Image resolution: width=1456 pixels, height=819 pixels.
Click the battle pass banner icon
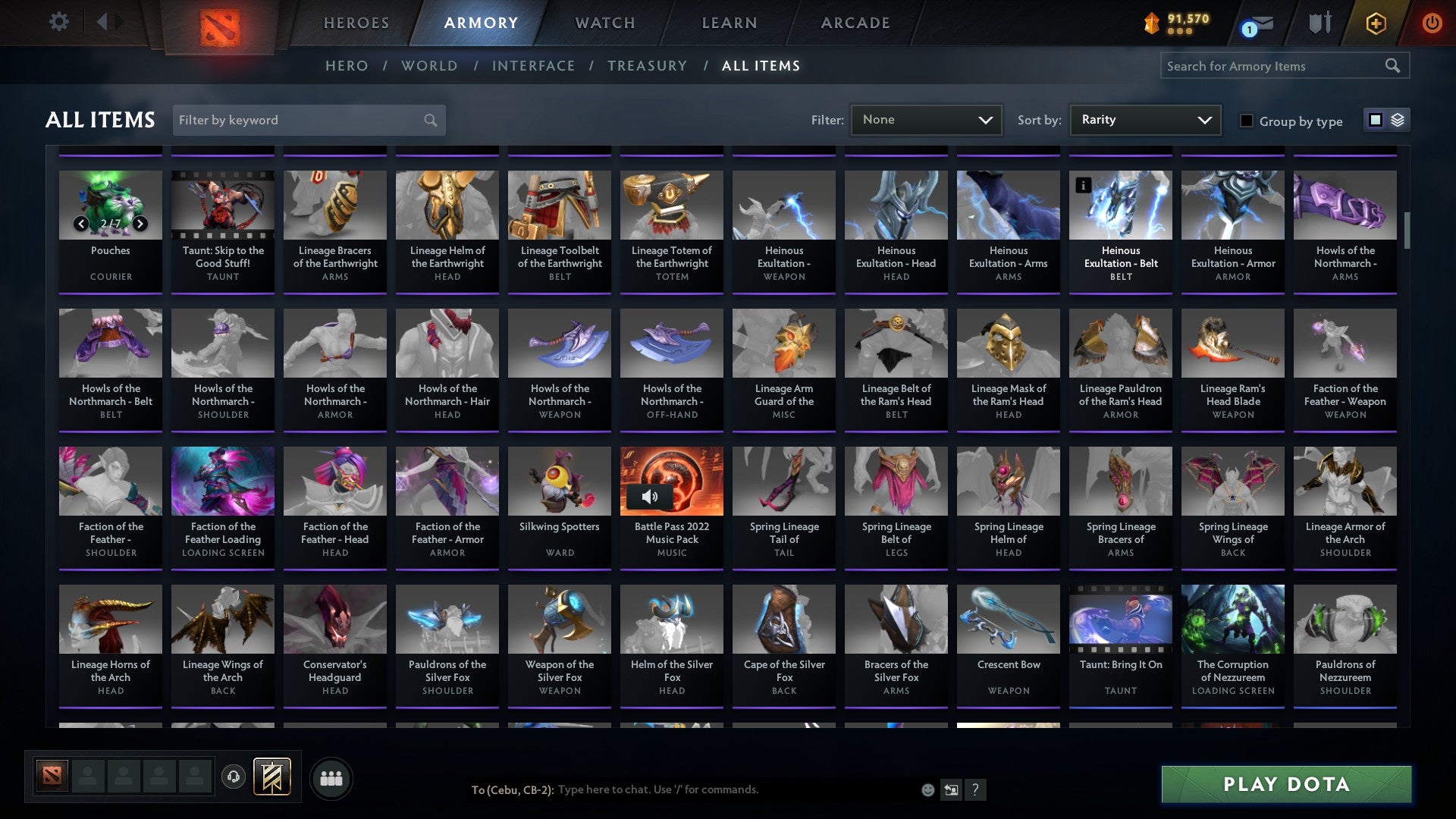click(272, 777)
